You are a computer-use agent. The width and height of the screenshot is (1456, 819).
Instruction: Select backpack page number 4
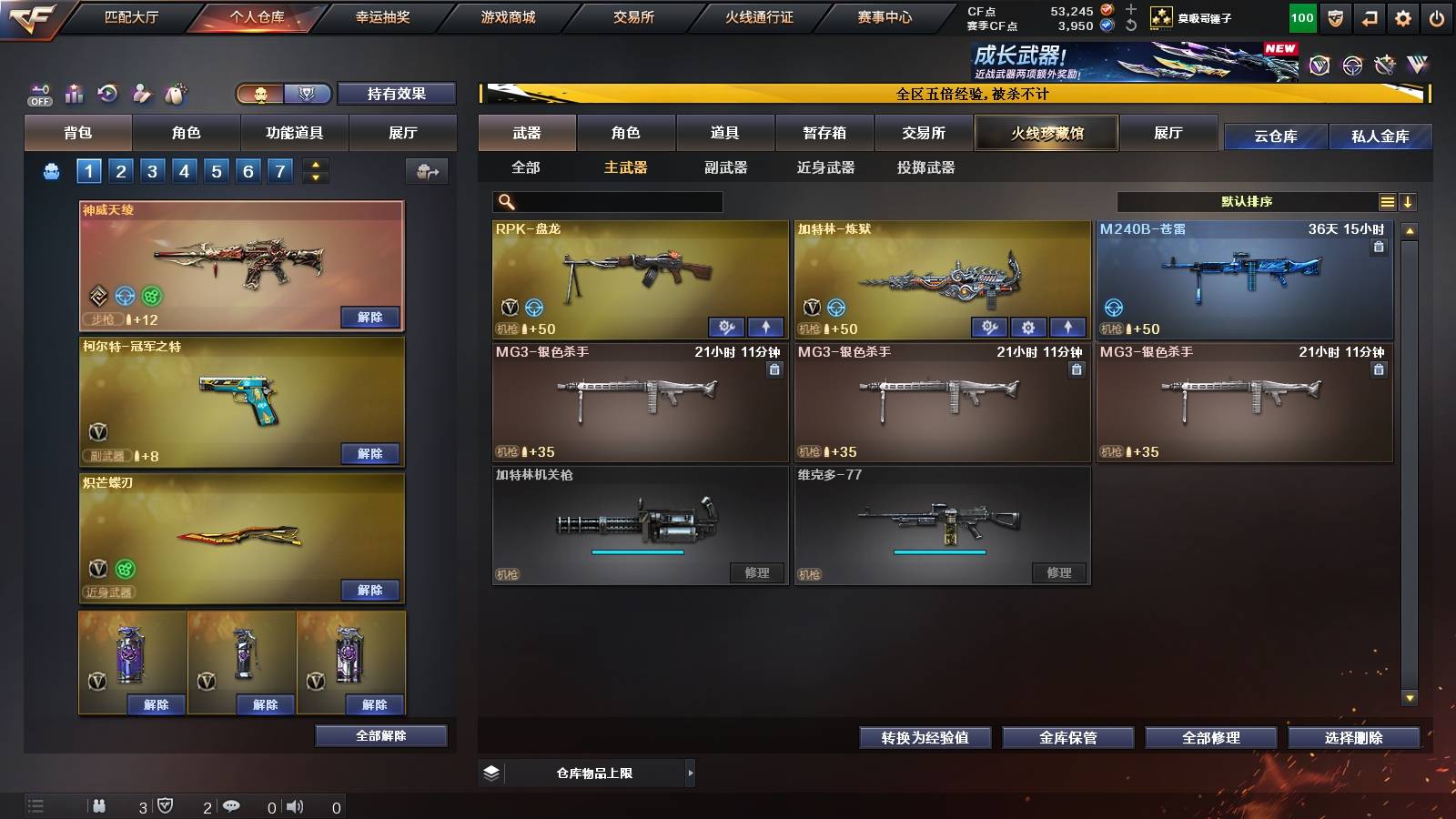(187, 169)
